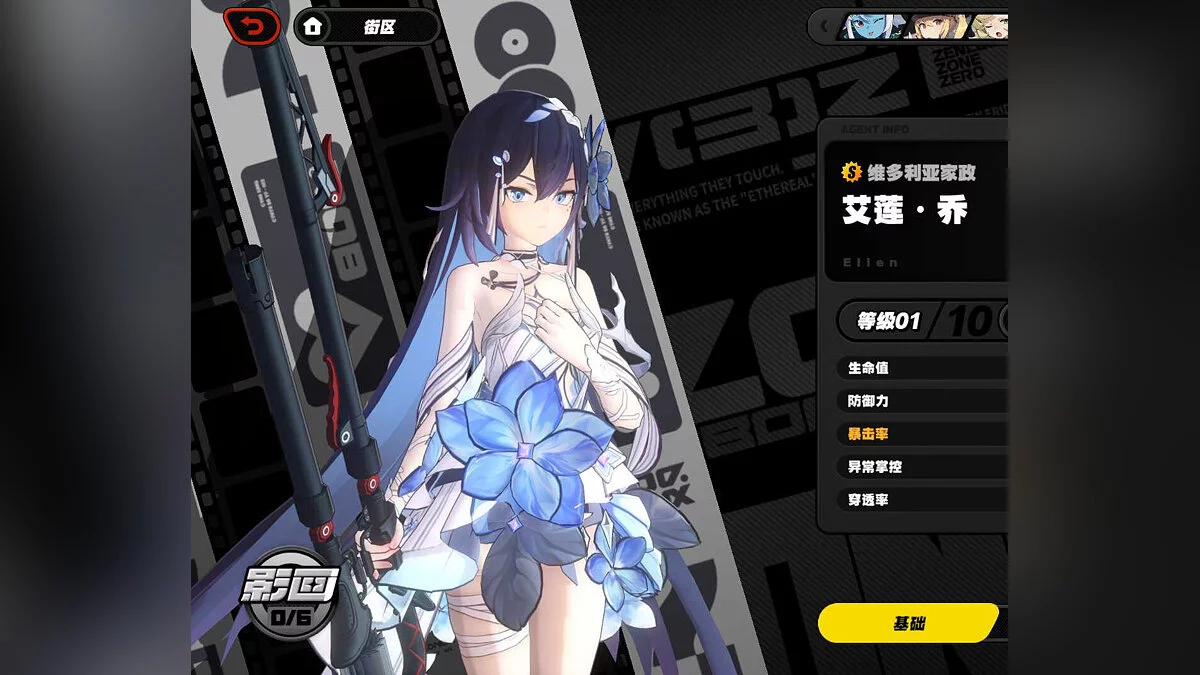This screenshot has height=675, width=1200.
Task: Return home via the 街区 button
Action: (x=367, y=27)
